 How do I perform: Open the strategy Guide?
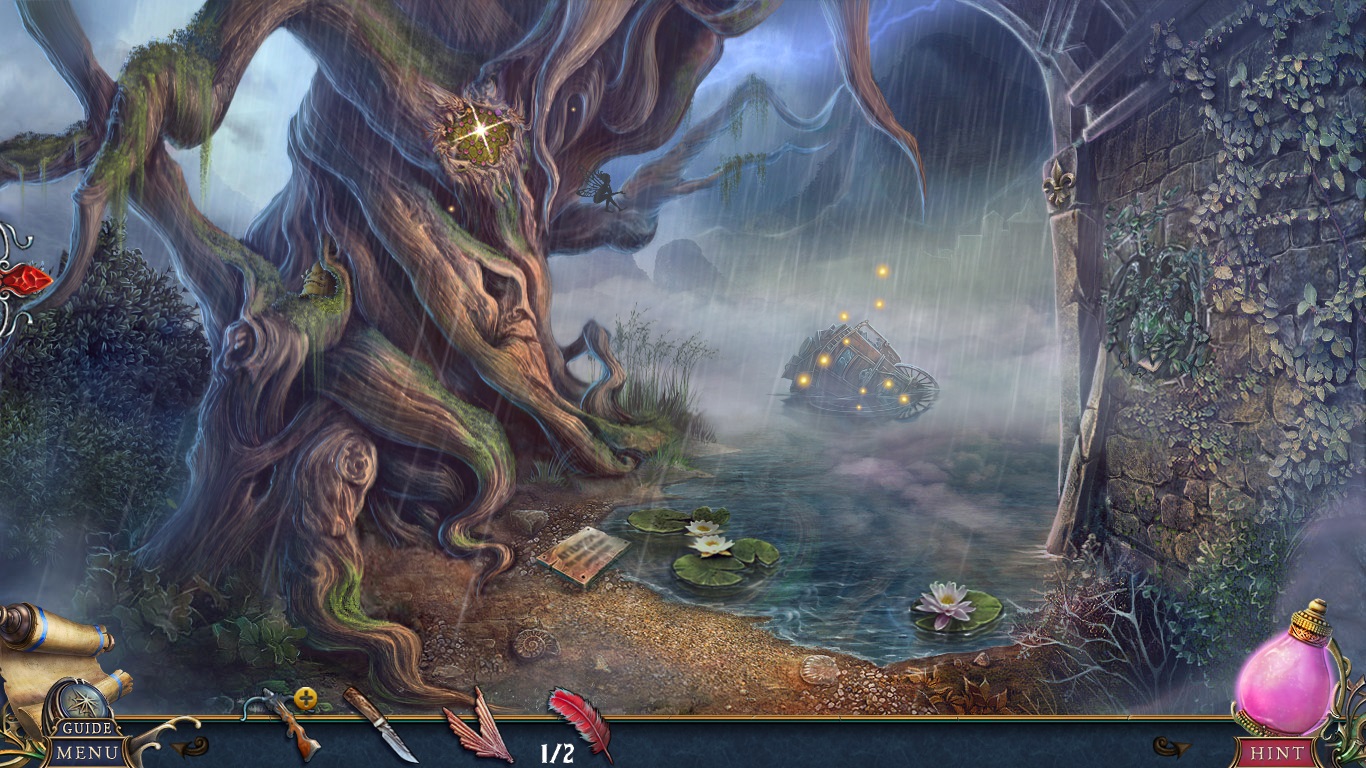point(86,729)
